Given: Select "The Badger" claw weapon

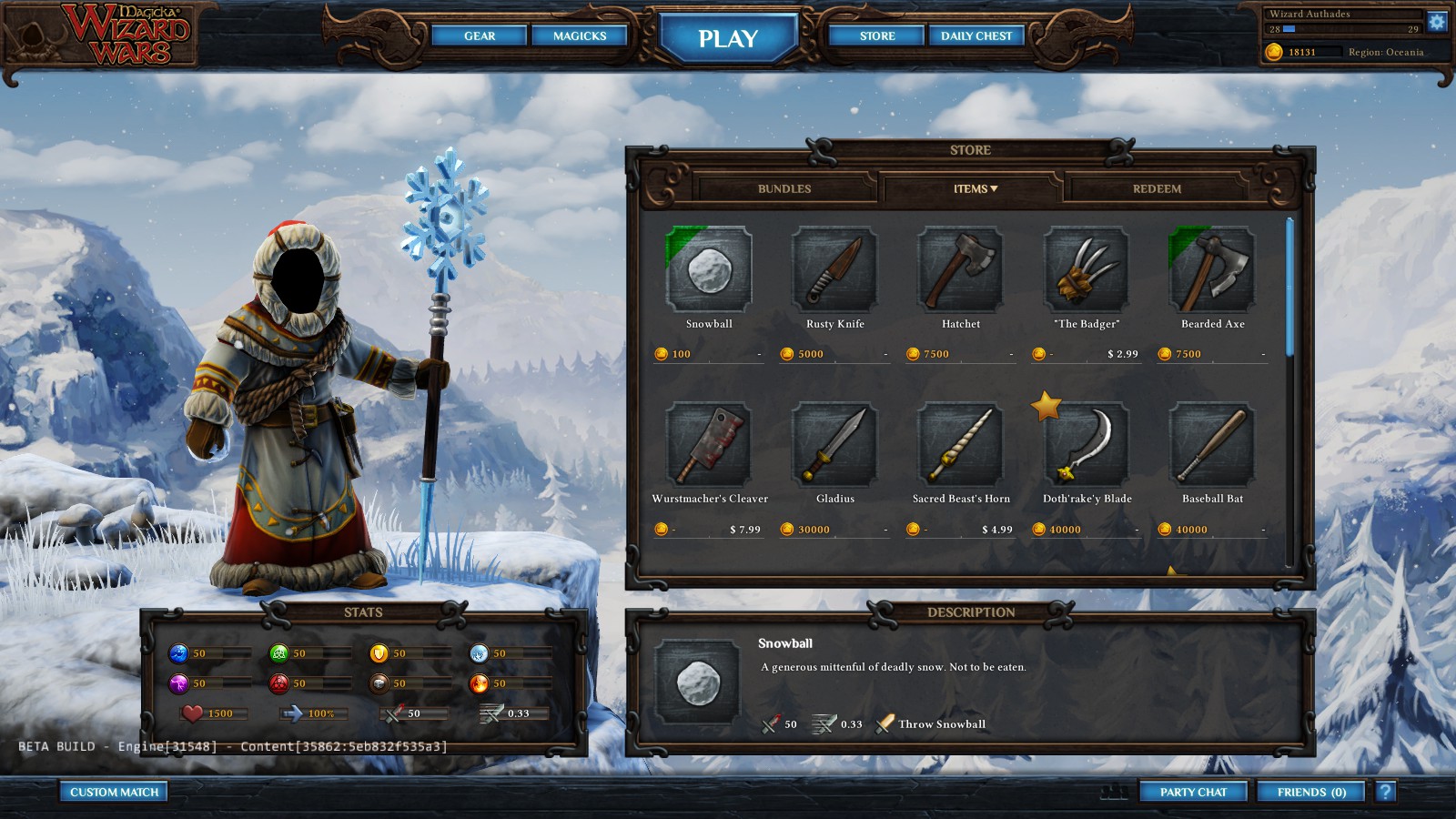Looking at the screenshot, I should pos(1087,269).
